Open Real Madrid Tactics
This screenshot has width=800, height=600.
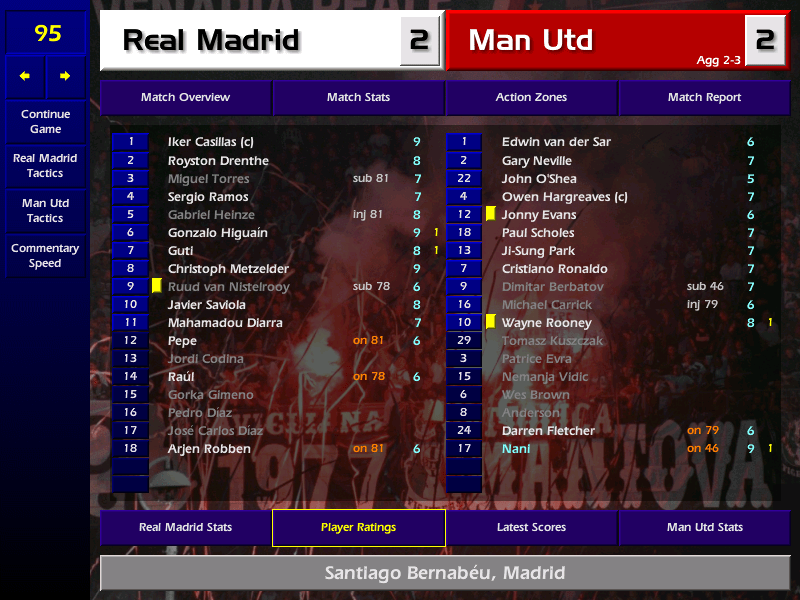click(x=45, y=166)
